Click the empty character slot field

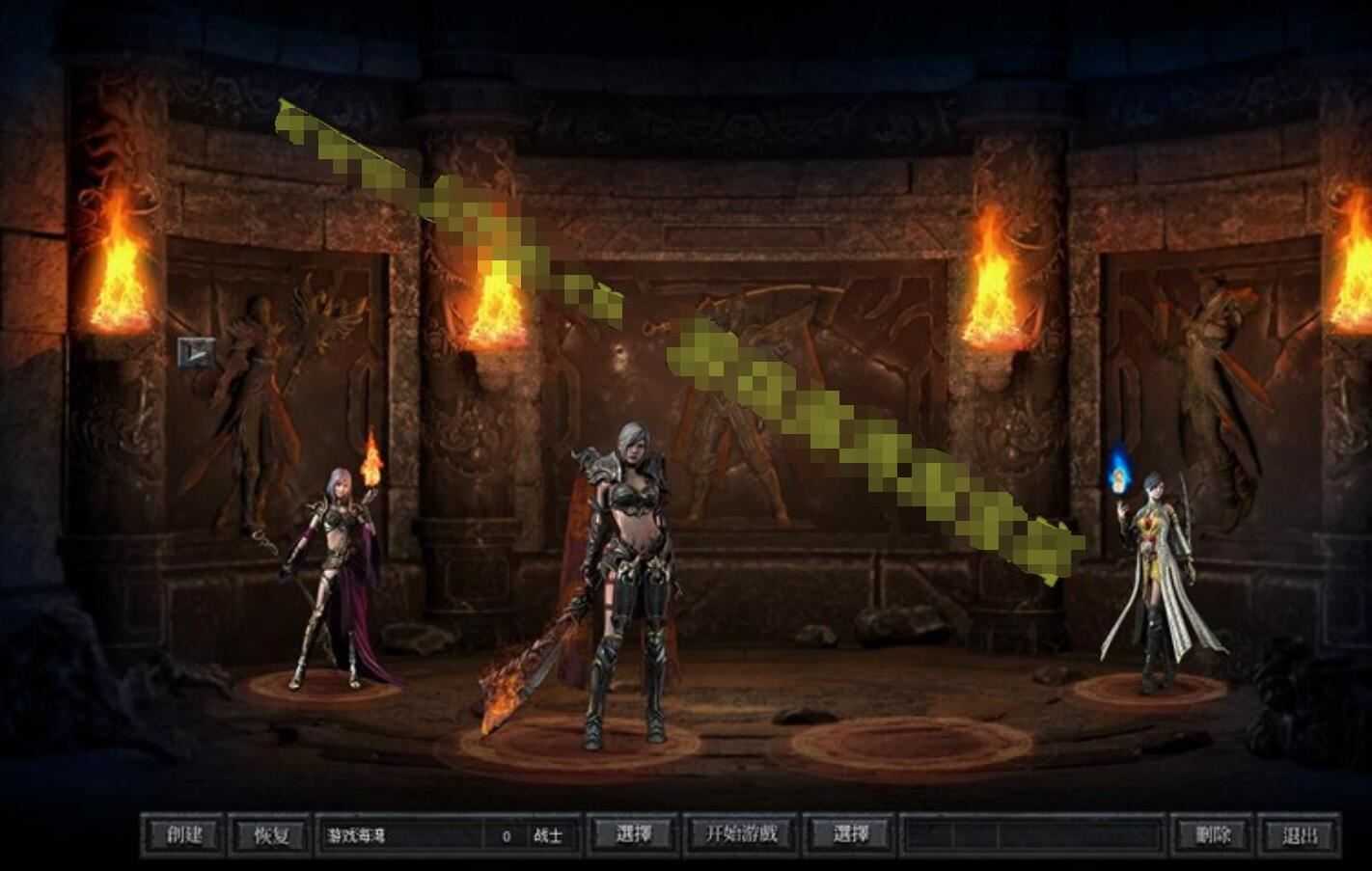1032,835
